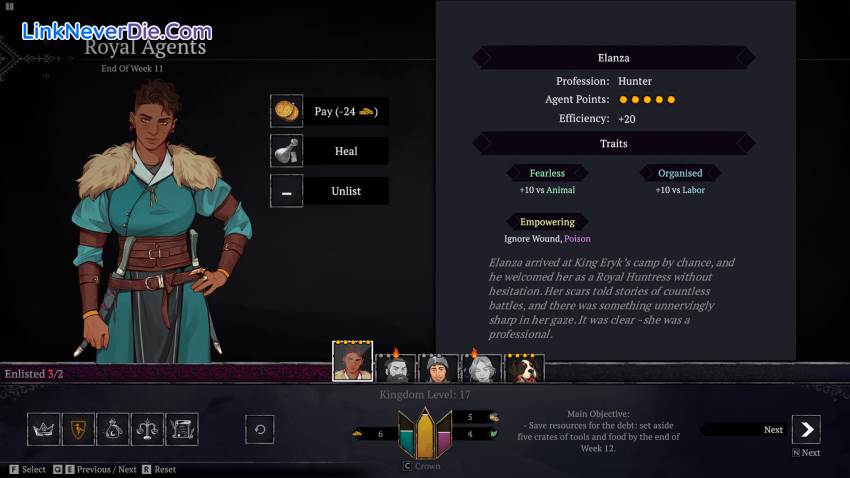Select the dog agent portrait

524,368
